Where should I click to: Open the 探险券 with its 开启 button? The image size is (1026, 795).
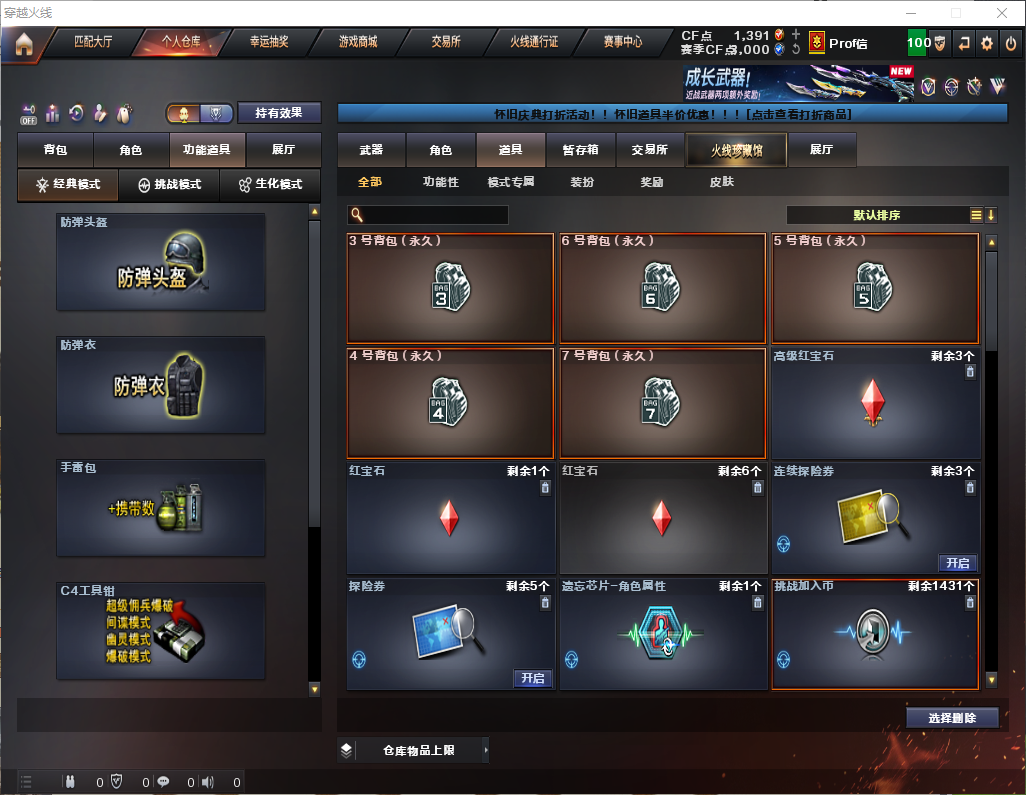point(533,678)
